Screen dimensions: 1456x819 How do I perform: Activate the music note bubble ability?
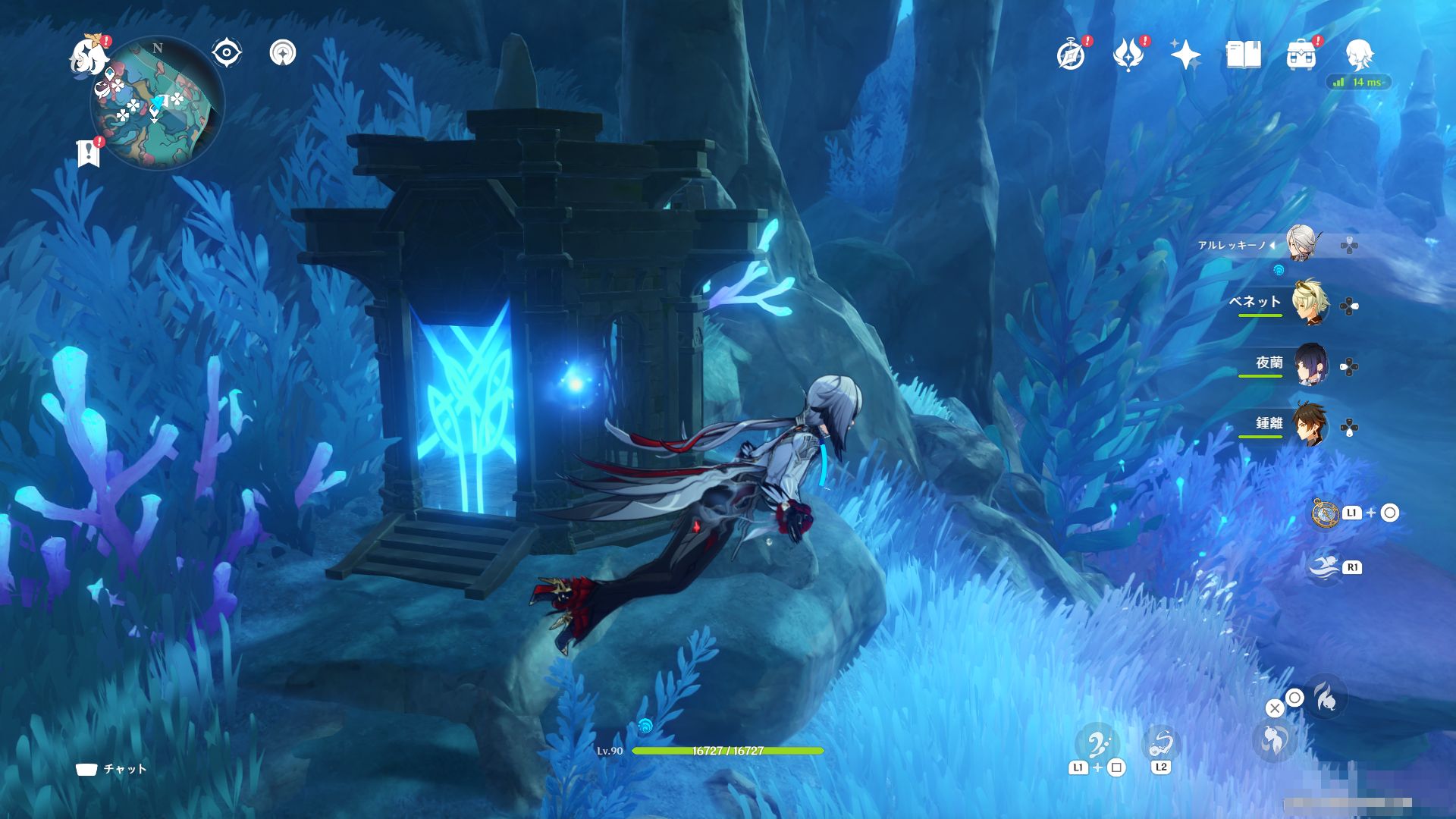(1097, 745)
